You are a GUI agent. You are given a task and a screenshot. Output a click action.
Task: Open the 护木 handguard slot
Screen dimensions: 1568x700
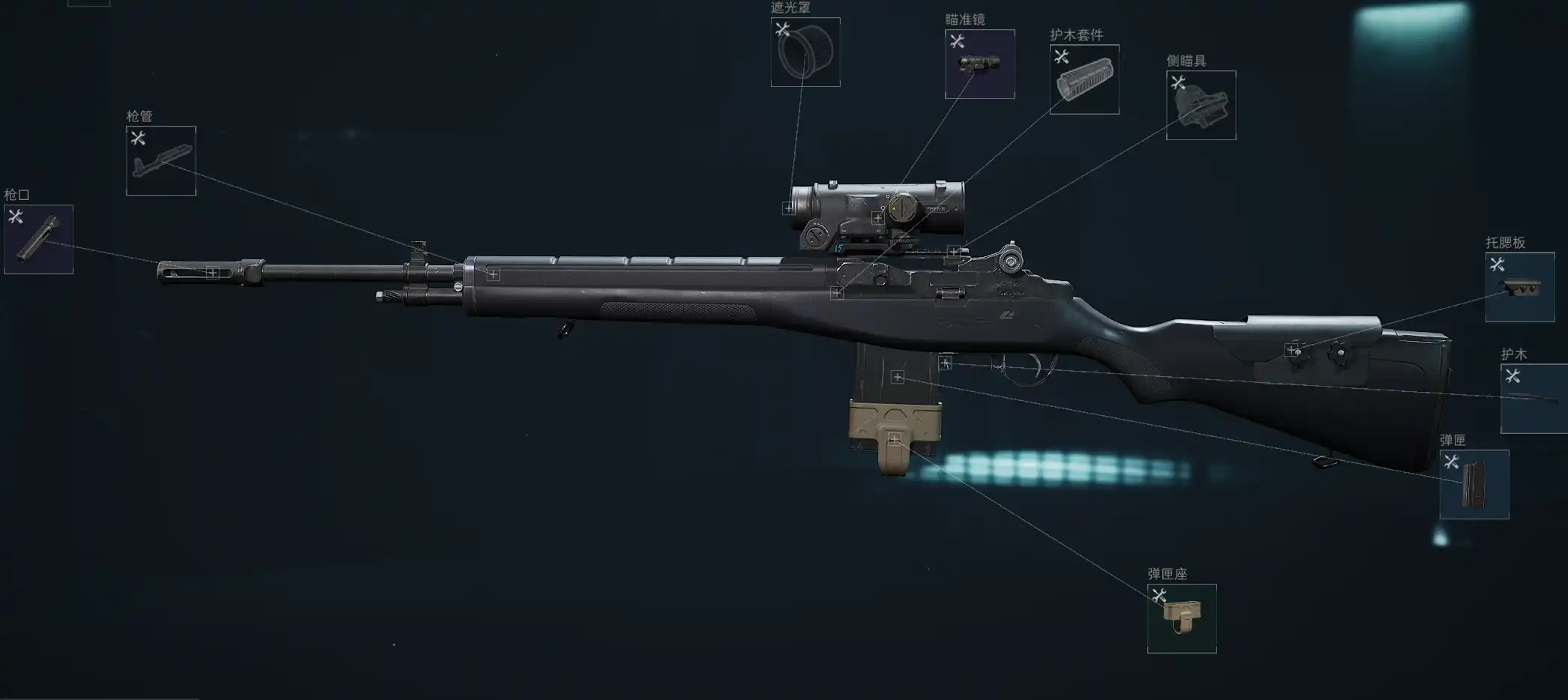point(1534,398)
